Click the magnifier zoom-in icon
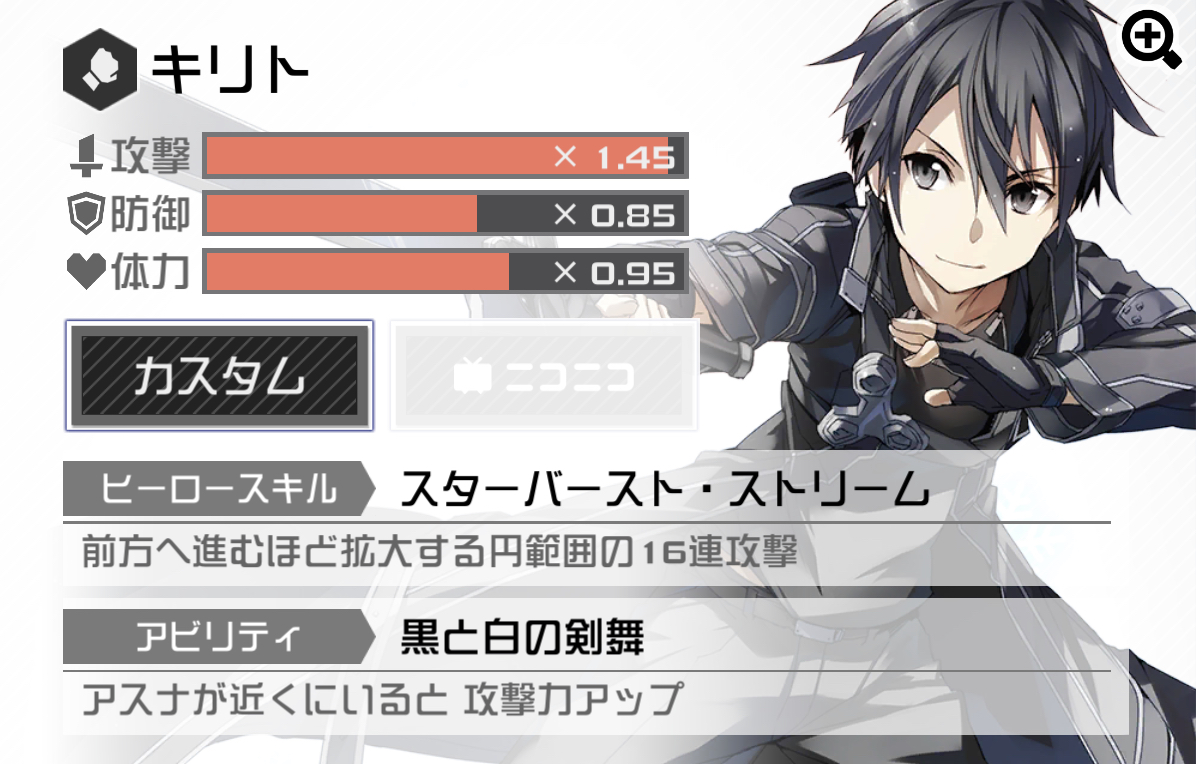 tap(1150, 42)
